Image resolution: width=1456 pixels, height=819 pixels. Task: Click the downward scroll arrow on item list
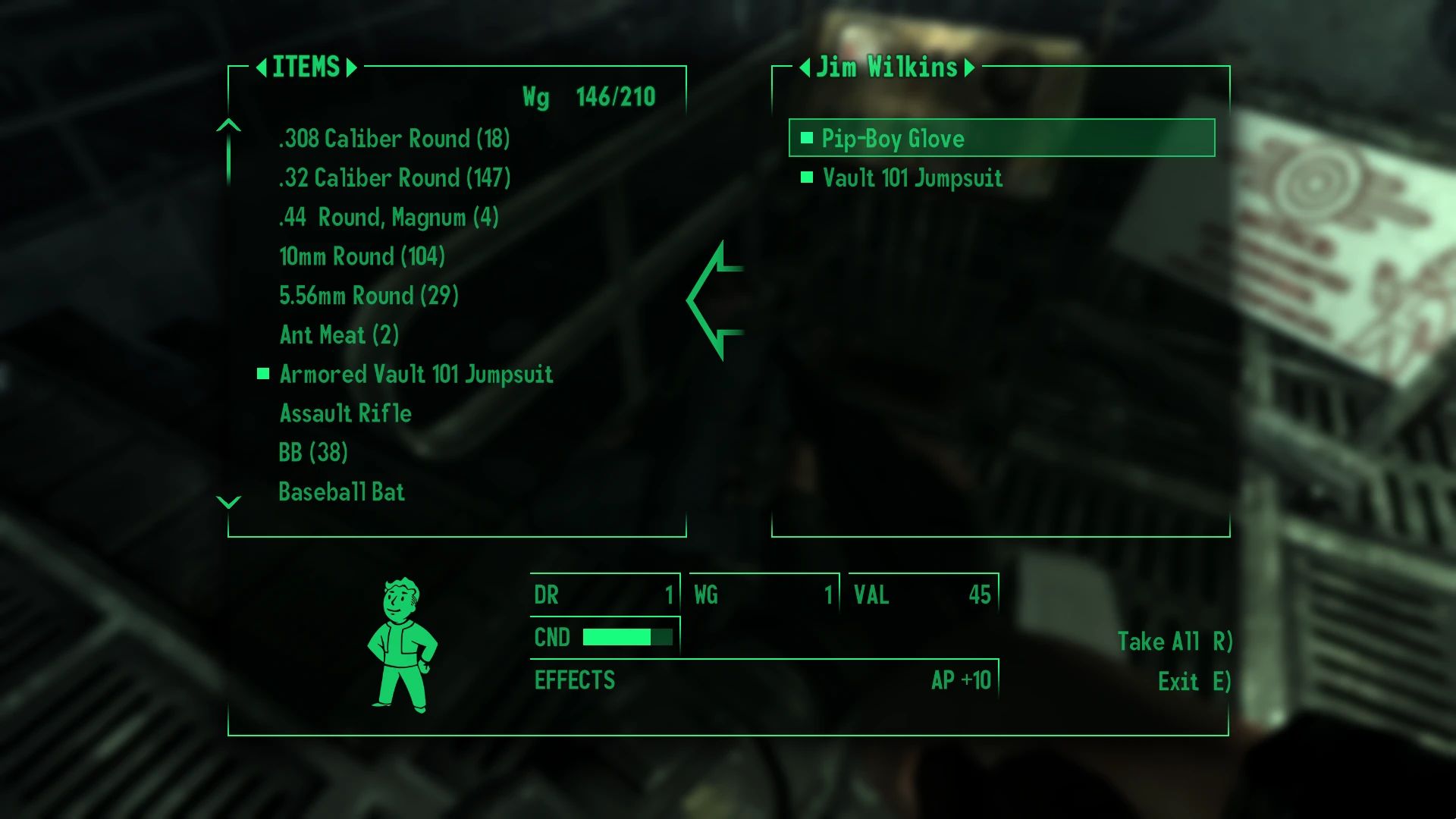pos(227,500)
